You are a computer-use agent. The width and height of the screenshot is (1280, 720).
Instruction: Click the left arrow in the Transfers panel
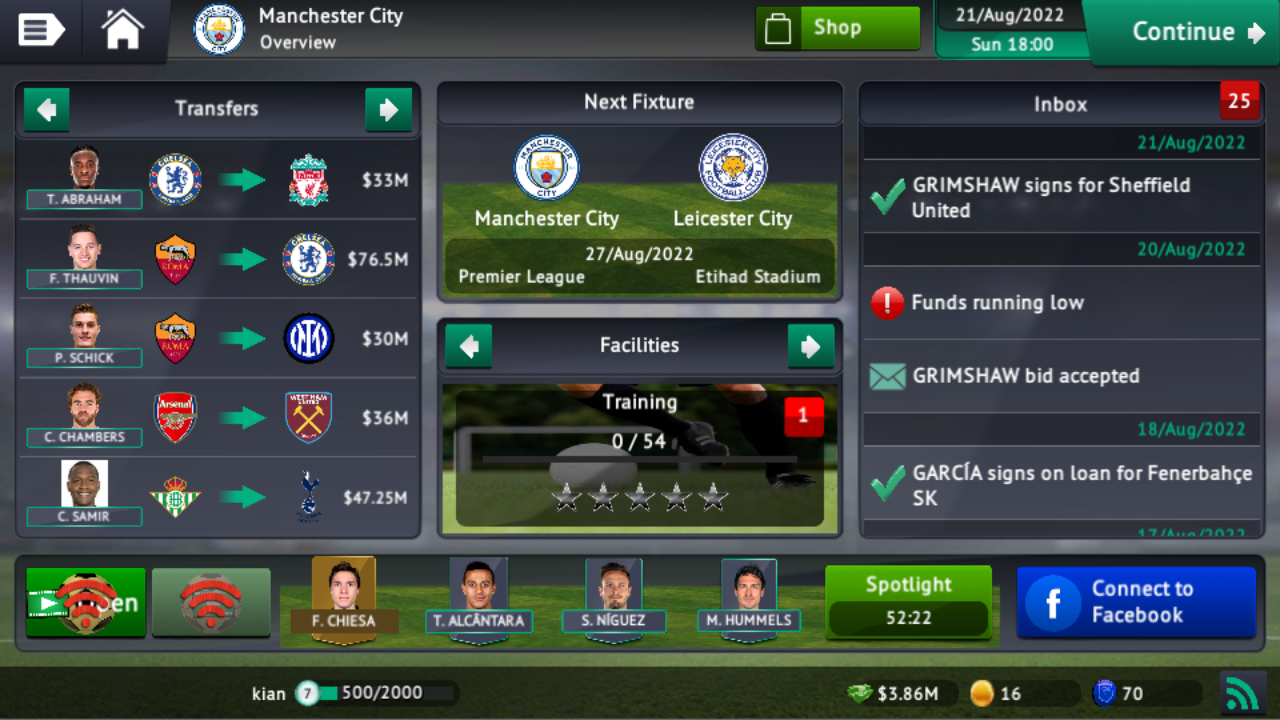click(46, 109)
